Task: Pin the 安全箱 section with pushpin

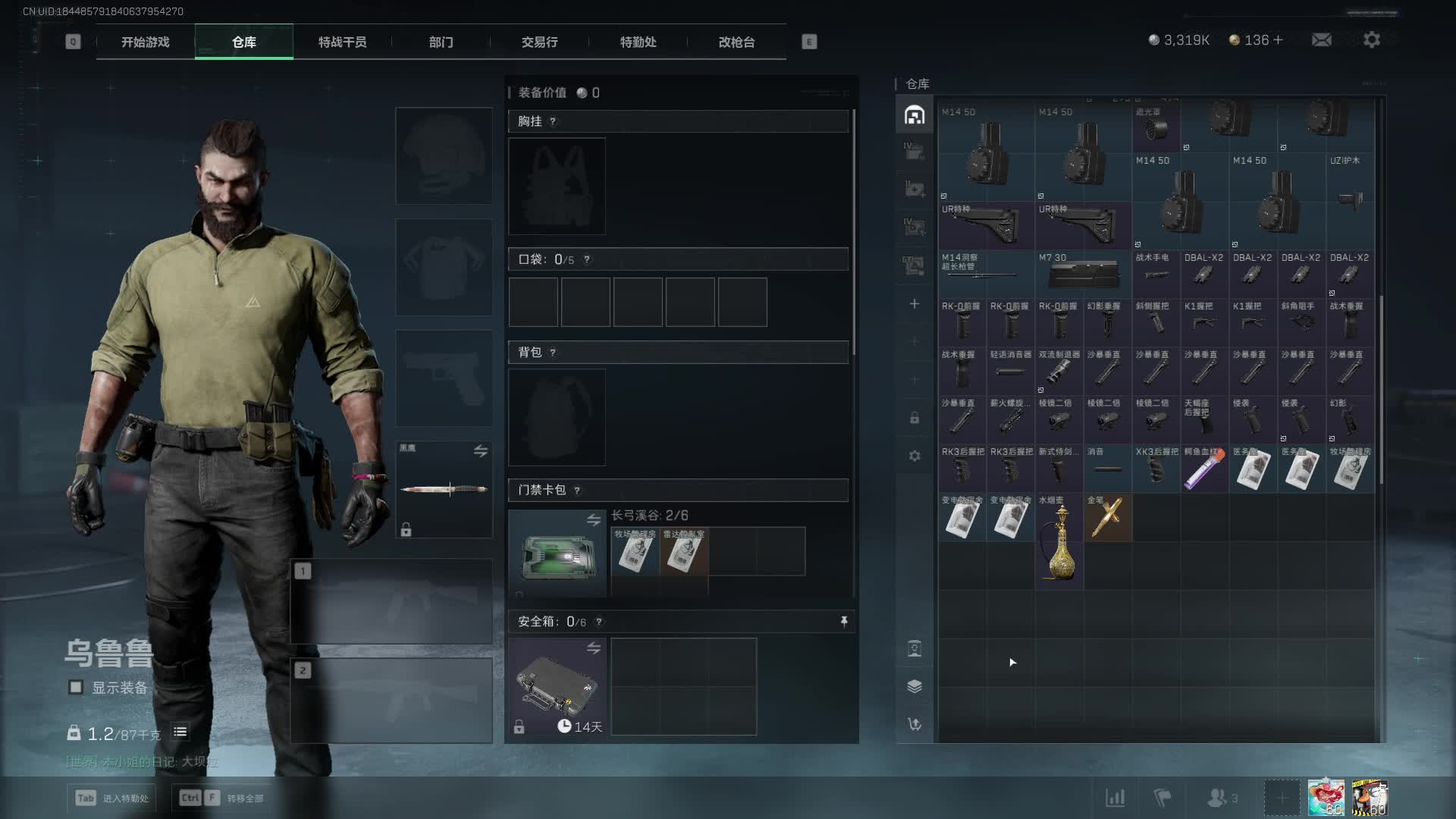Action: coord(844,622)
